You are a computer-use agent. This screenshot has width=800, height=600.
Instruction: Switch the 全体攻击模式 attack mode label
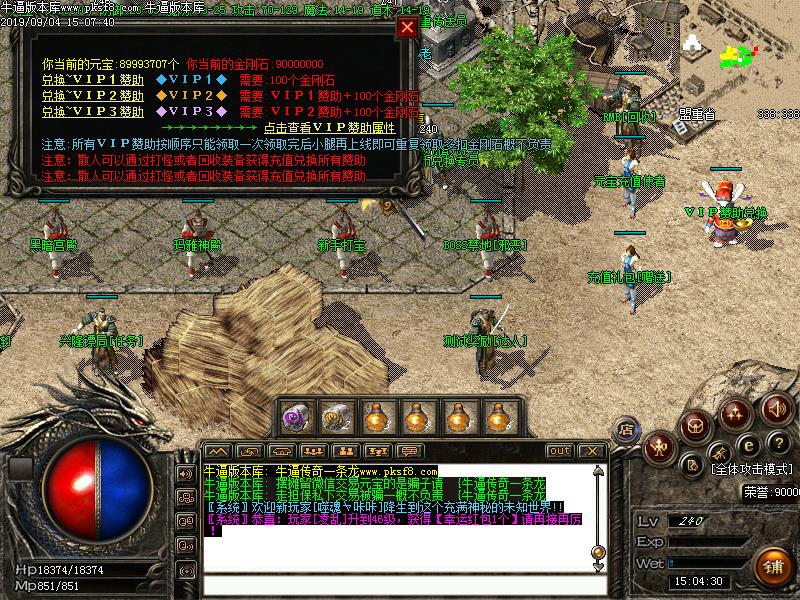click(x=754, y=468)
